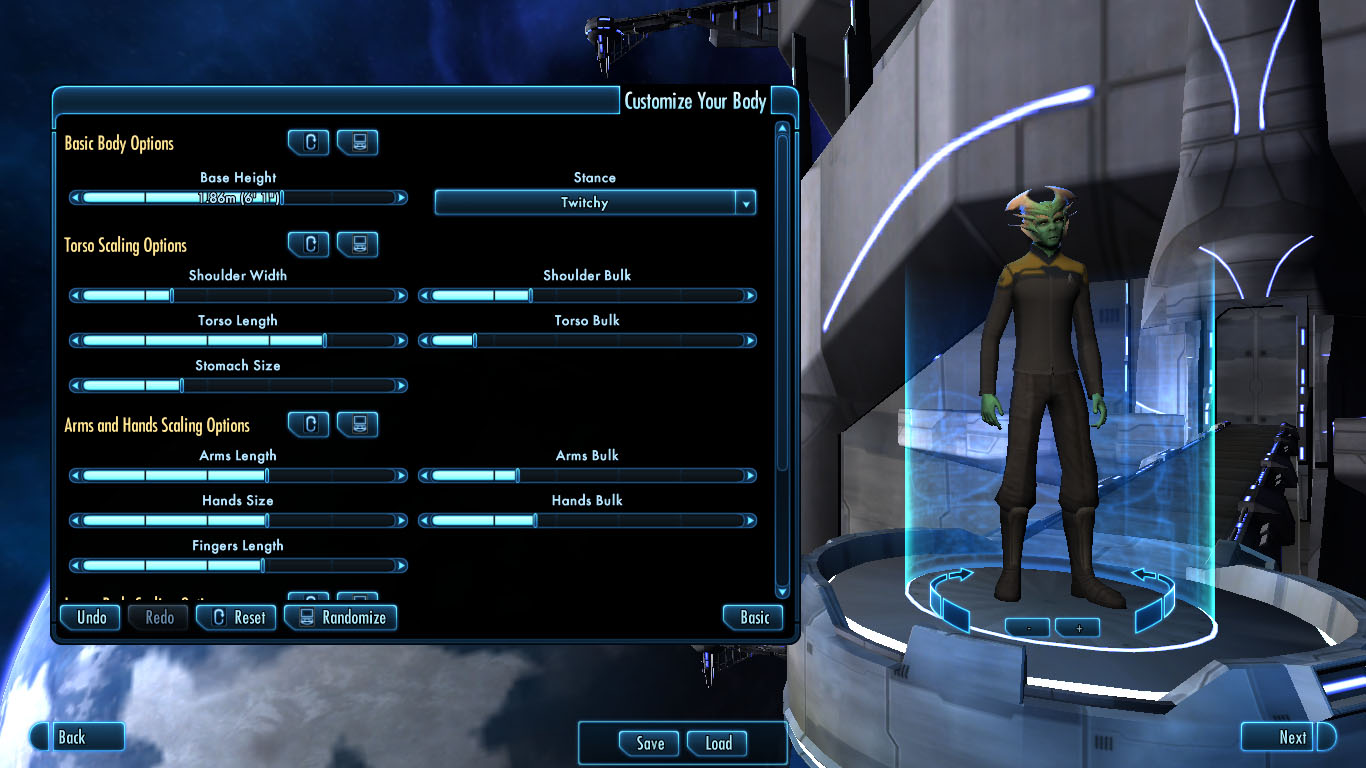Viewport: 1366px width, 768px height.
Task: Randomize the character's body
Action: click(341, 617)
